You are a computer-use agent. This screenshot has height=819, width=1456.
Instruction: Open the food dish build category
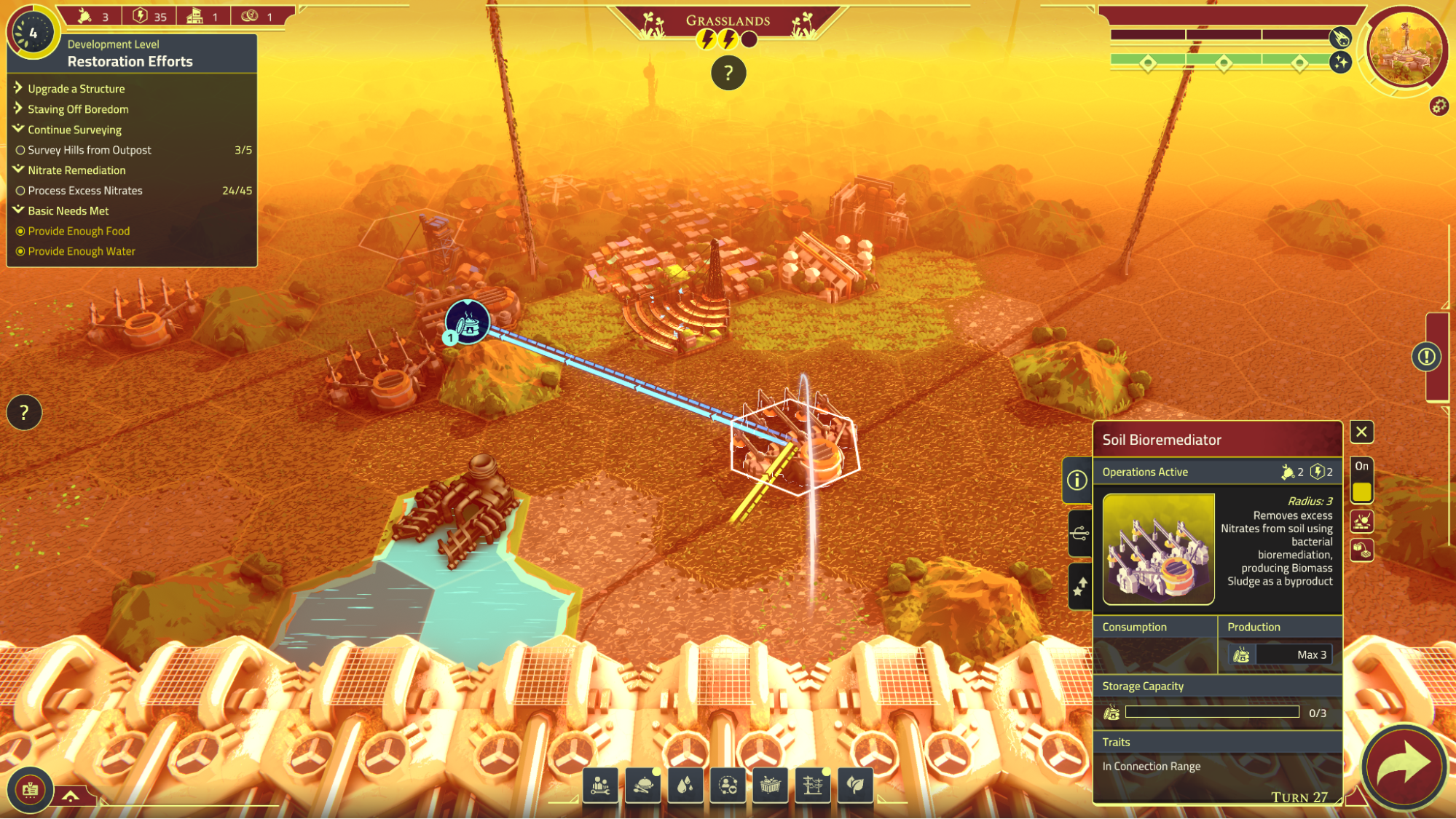[x=642, y=786]
